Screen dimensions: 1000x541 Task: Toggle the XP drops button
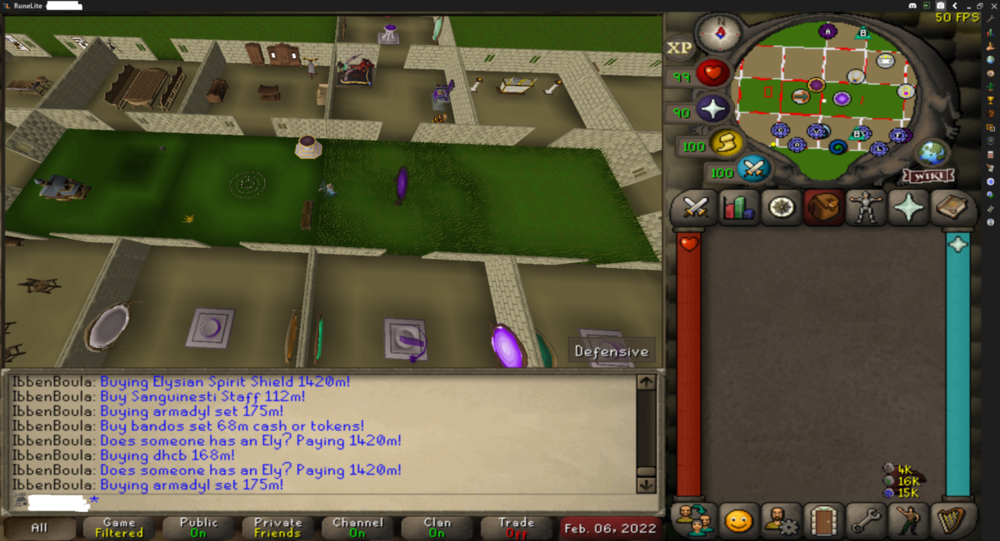click(x=679, y=47)
